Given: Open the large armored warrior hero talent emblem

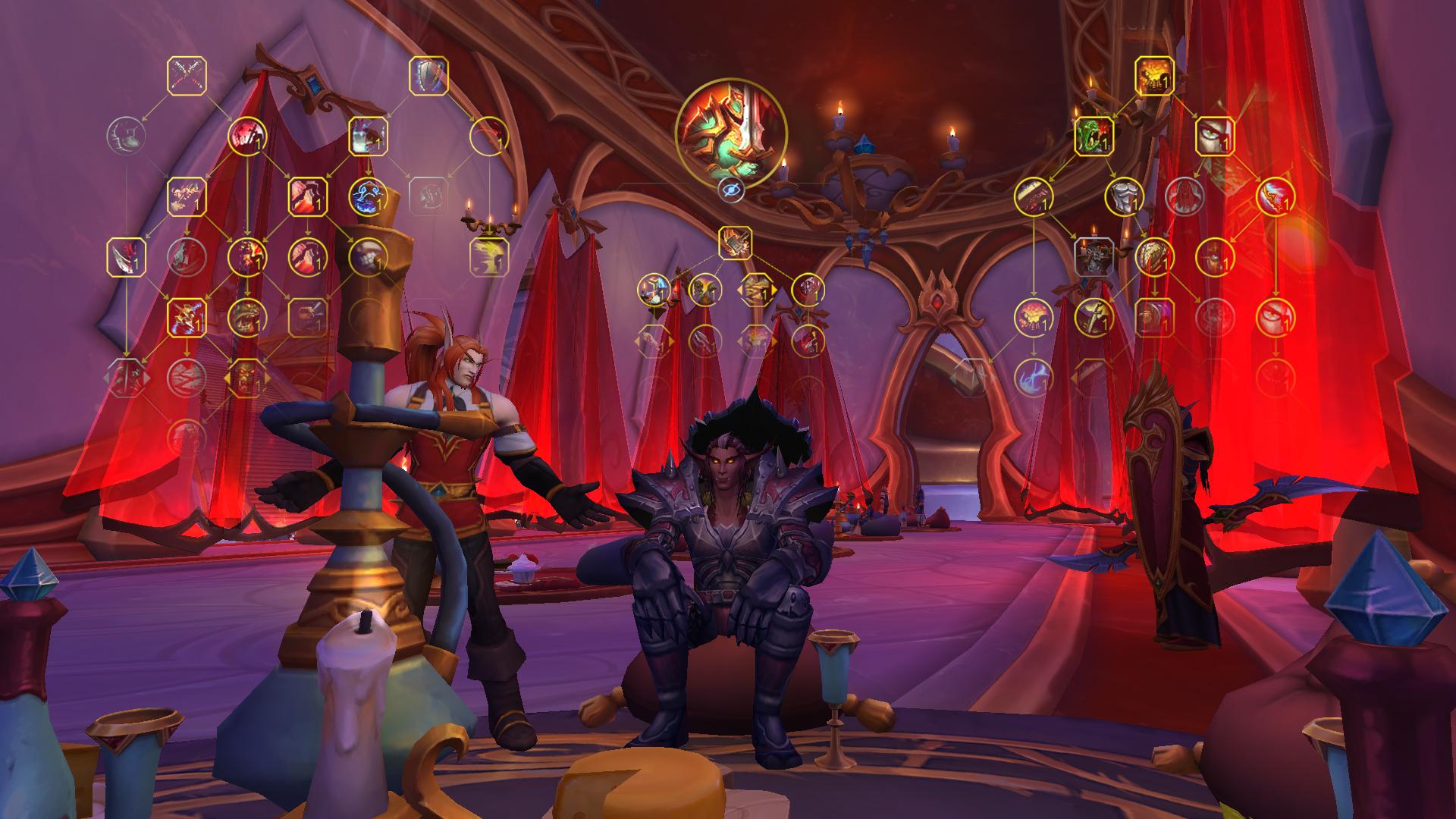Looking at the screenshot, I should point(731,132).
